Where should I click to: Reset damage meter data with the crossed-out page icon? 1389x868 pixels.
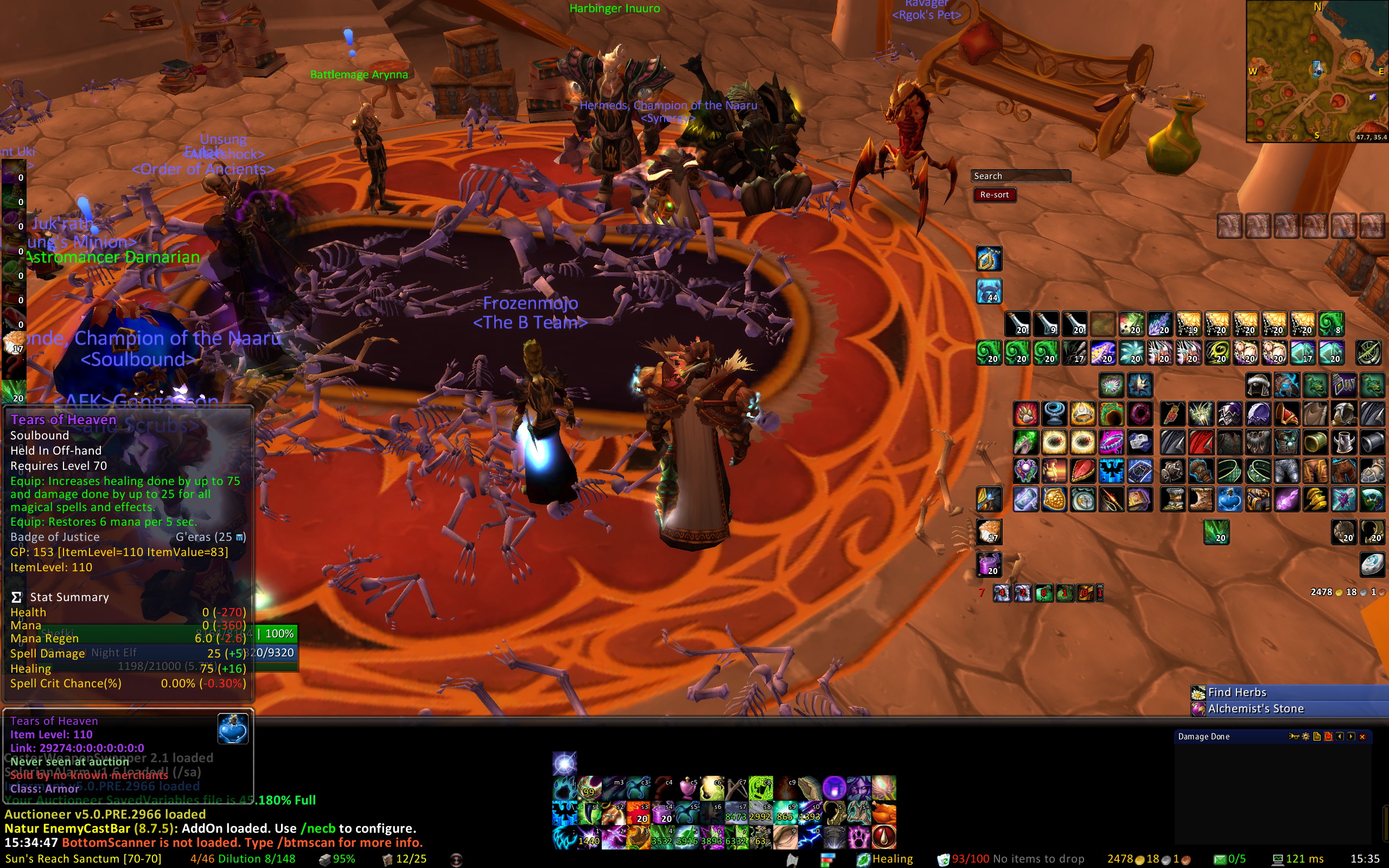coord(1328,737)
